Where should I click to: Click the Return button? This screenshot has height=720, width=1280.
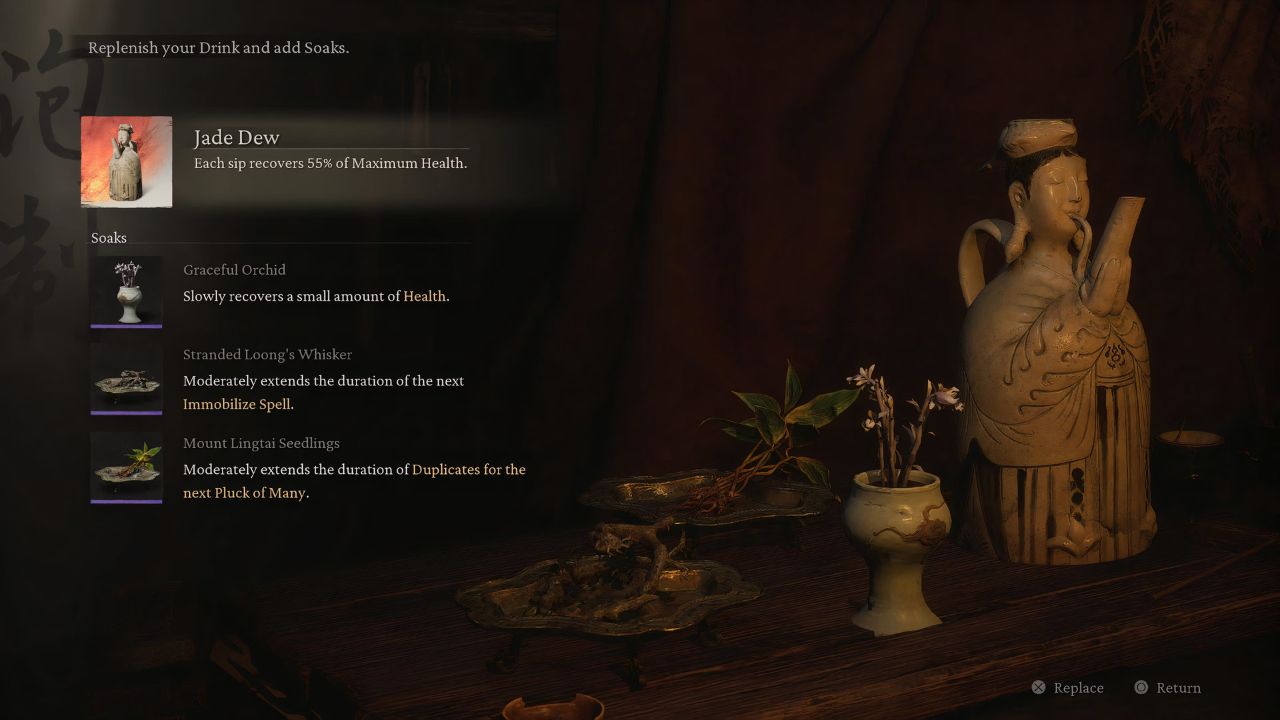point(1168,688)
